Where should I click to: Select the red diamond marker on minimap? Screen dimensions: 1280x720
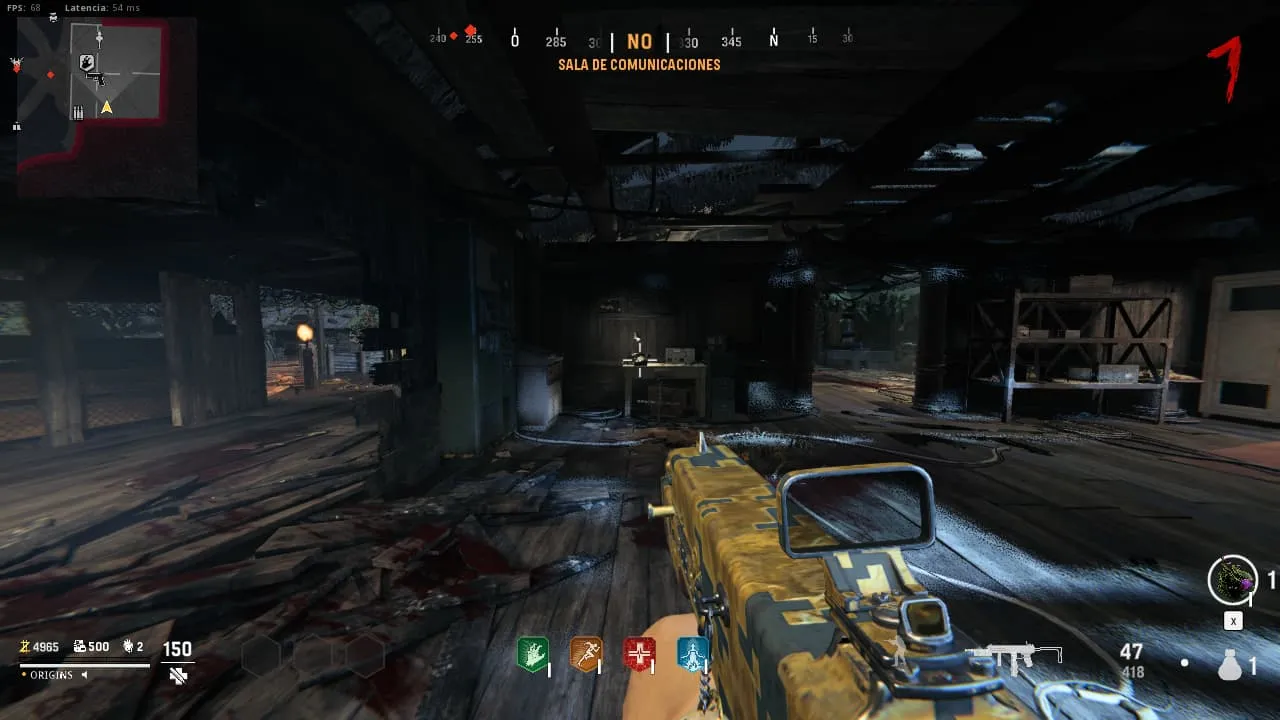(x=50, y=75)
